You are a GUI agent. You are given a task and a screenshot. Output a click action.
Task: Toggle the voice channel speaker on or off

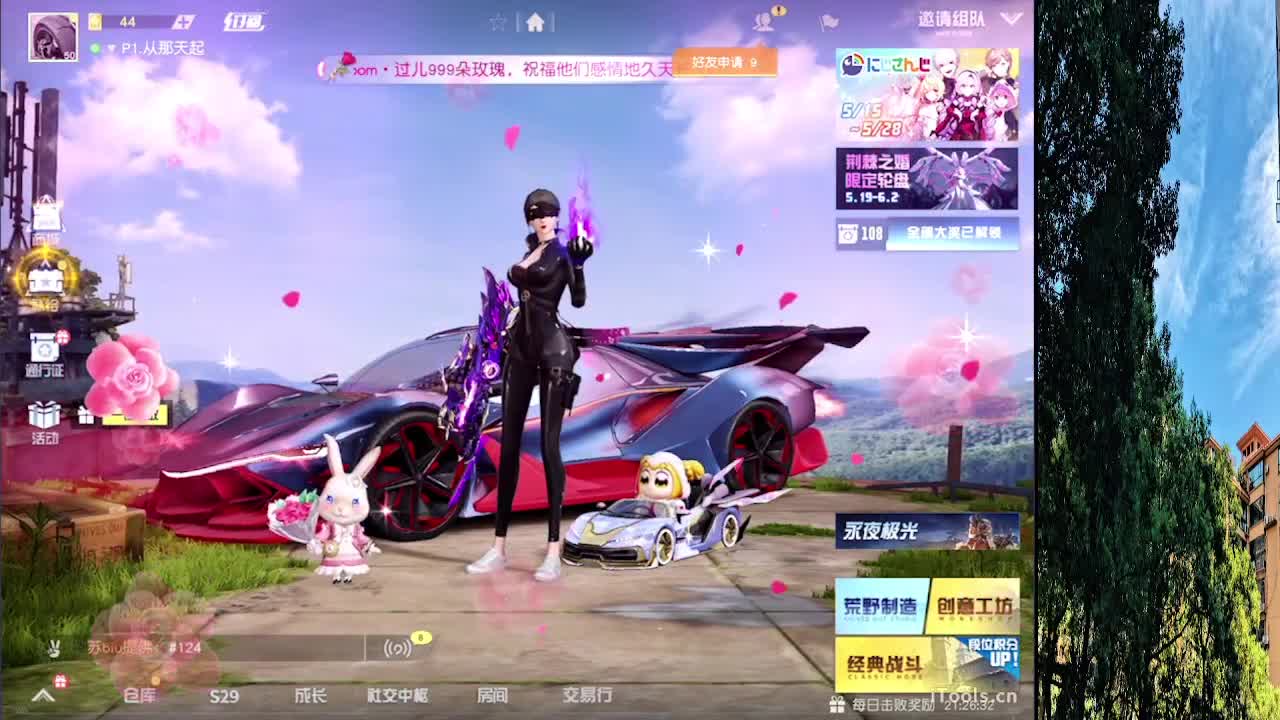point(398,649)
